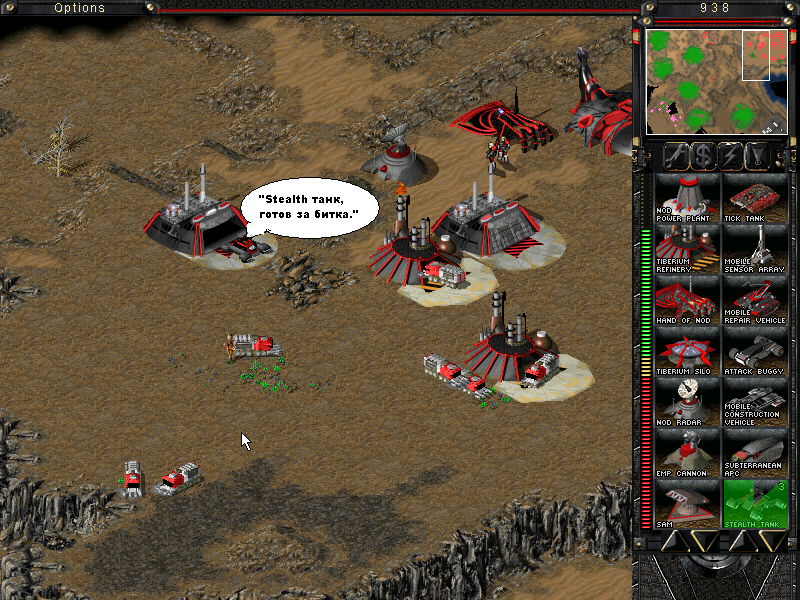Screen dimensions: 800x600
Task: Activate the wrench repair mode button
Action: [676, 155]
